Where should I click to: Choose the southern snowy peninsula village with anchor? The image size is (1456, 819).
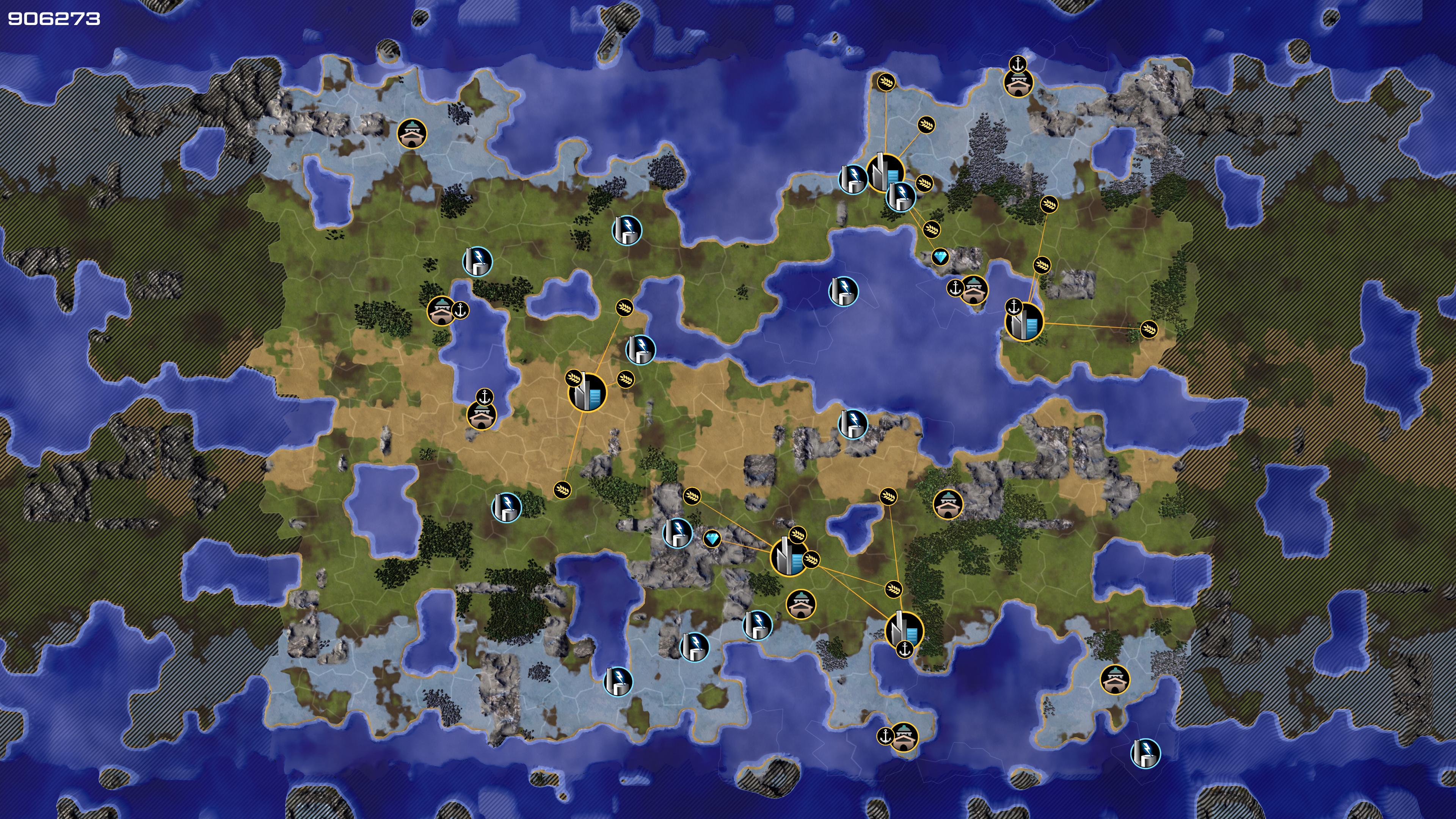(x=904, y=736)
